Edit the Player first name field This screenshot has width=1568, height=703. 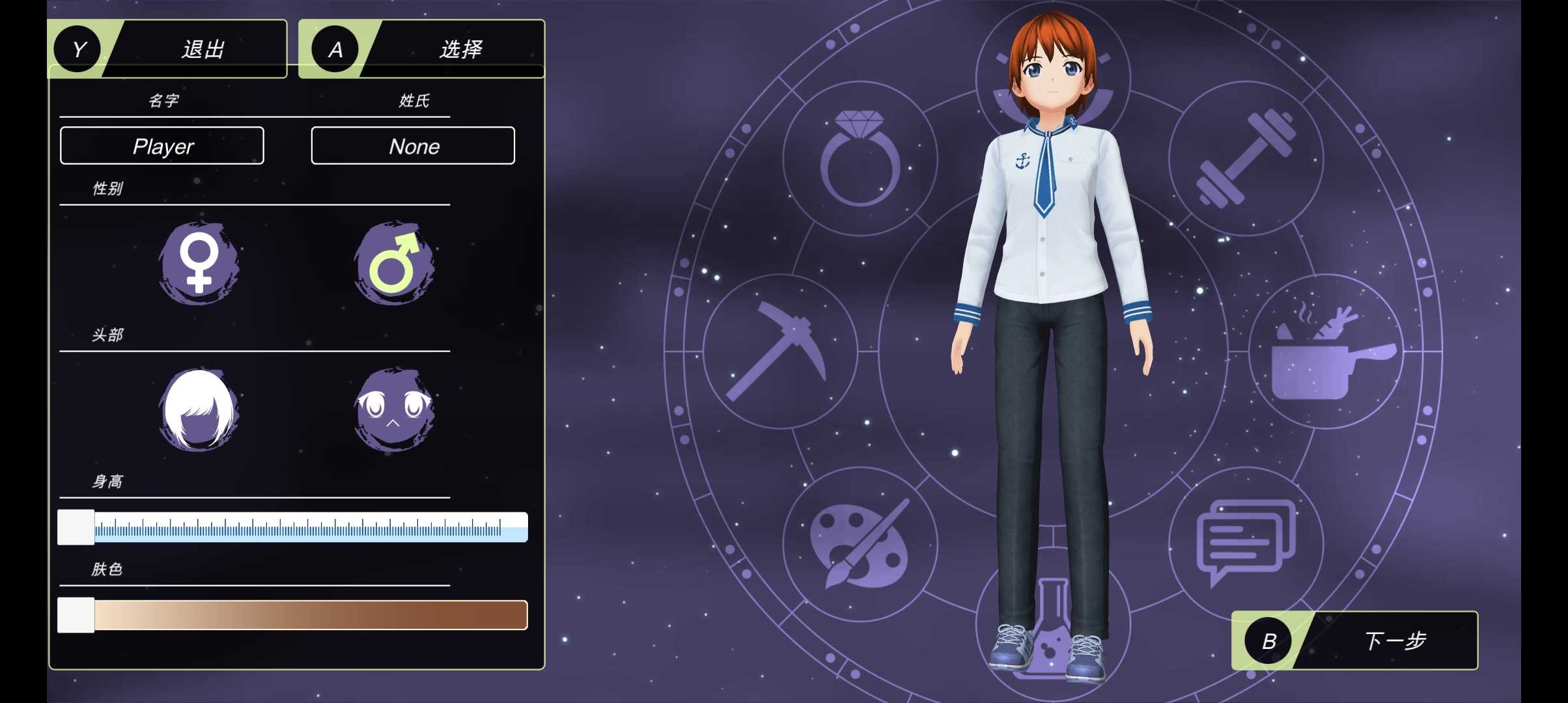point(162,146)
